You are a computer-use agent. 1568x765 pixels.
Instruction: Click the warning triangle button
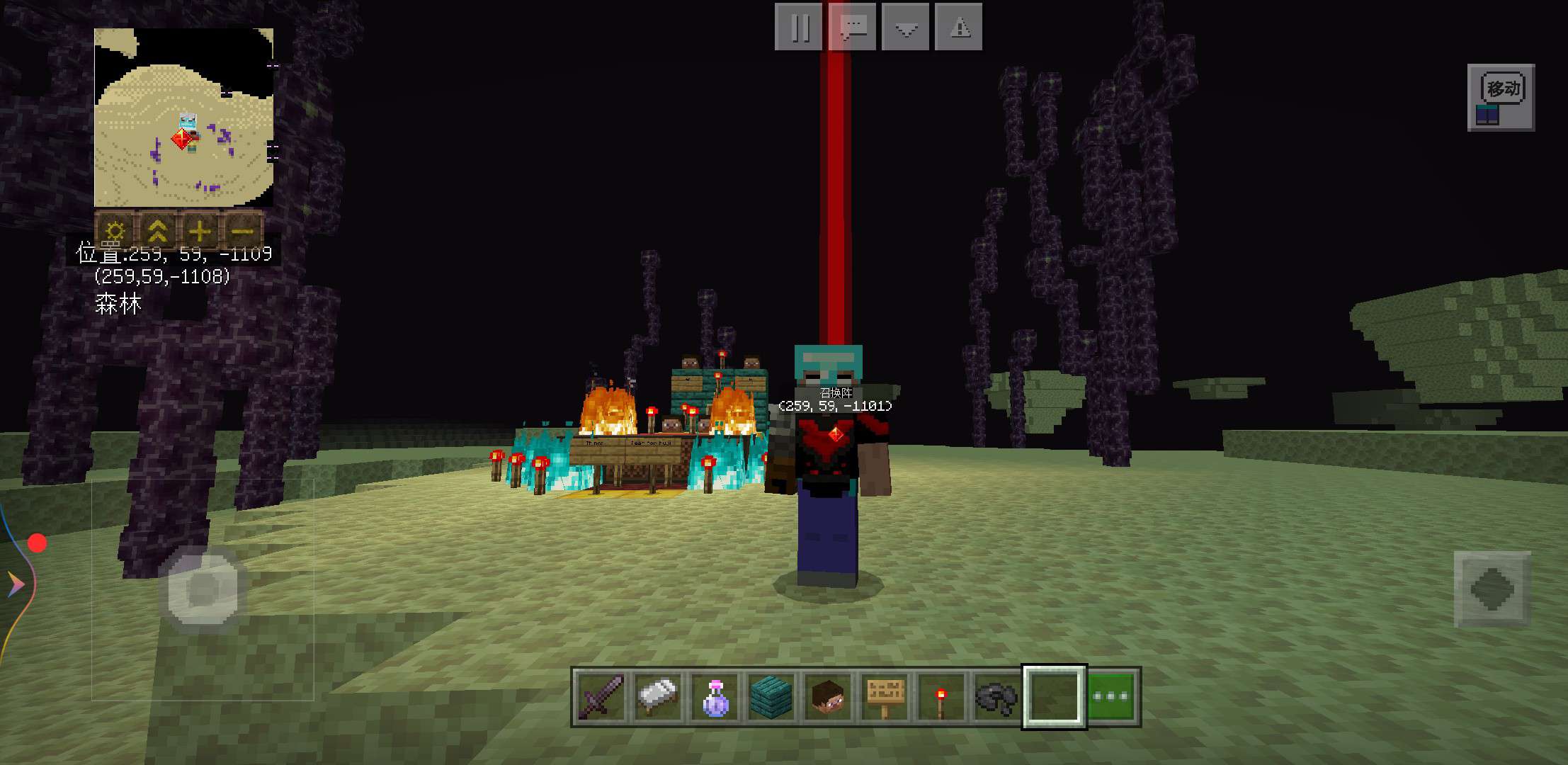[959, 27]
